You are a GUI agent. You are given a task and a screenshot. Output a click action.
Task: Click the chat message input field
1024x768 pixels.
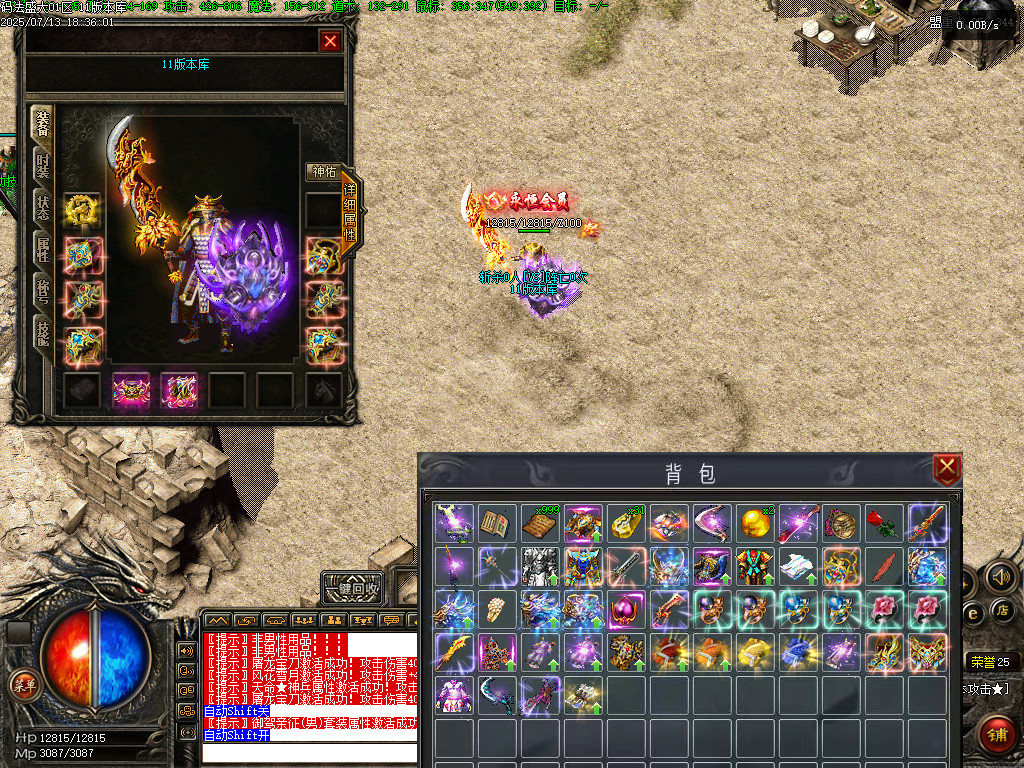(308, 752)
